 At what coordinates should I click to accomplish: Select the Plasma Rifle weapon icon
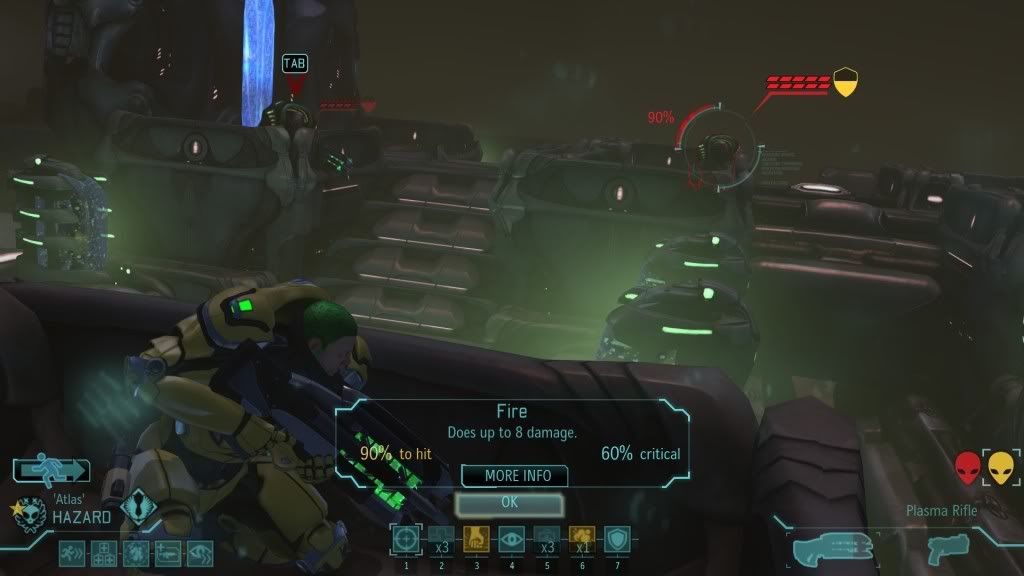click(x=831, y=548)
